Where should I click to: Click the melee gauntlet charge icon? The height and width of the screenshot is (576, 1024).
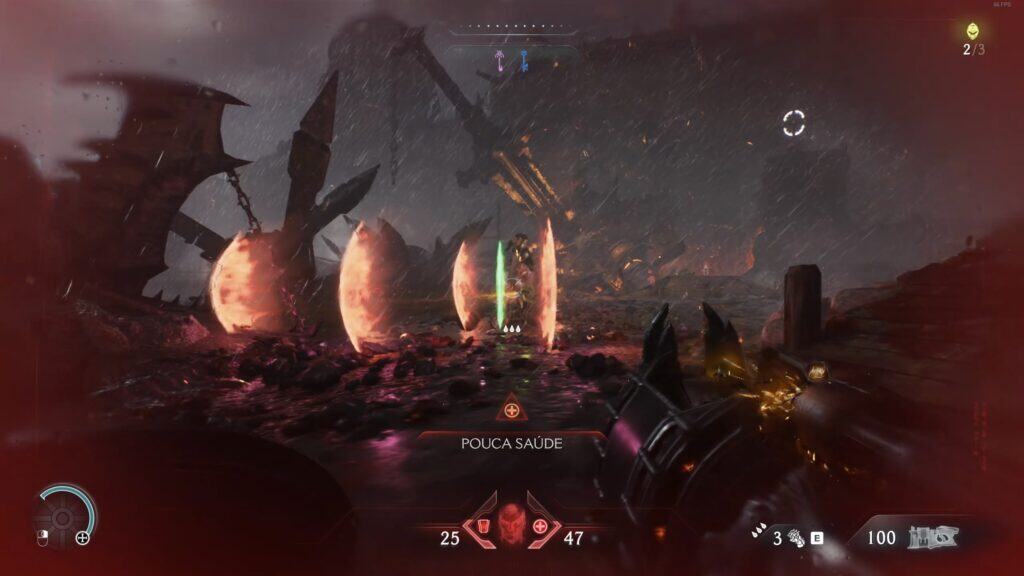(797, 538)
